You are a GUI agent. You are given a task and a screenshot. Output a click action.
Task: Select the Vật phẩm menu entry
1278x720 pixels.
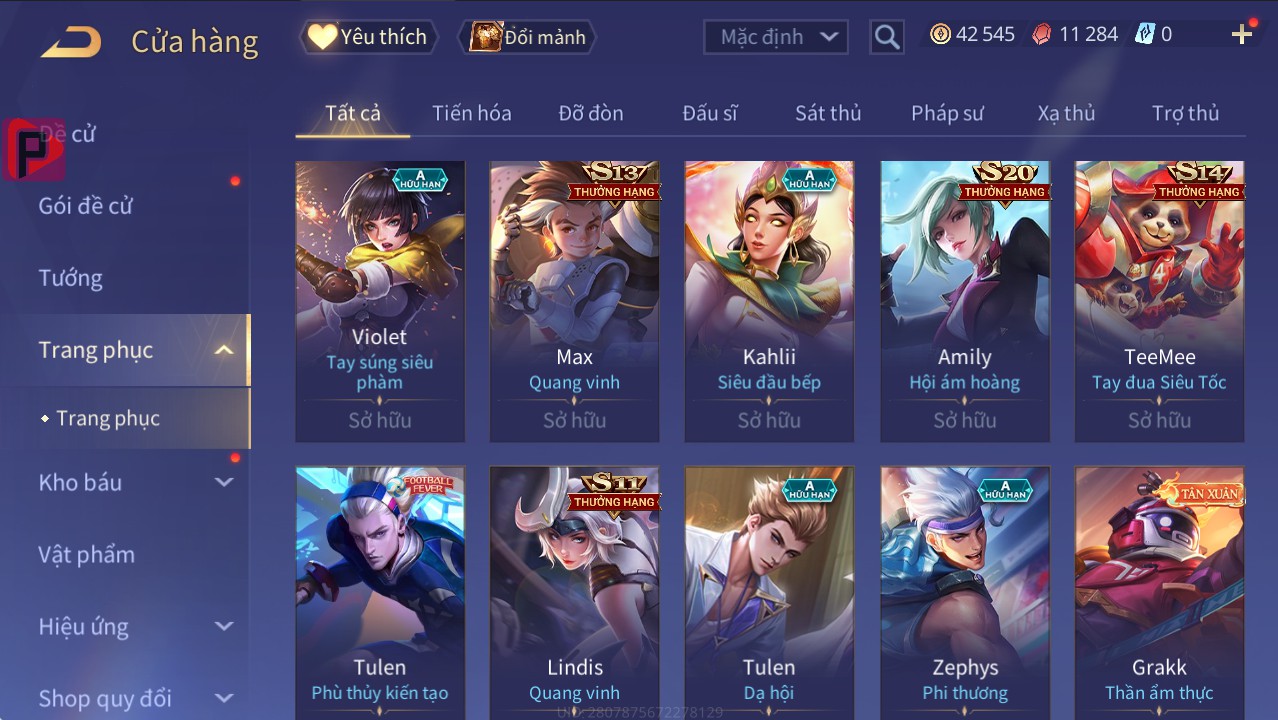click(x=86, y=554)
